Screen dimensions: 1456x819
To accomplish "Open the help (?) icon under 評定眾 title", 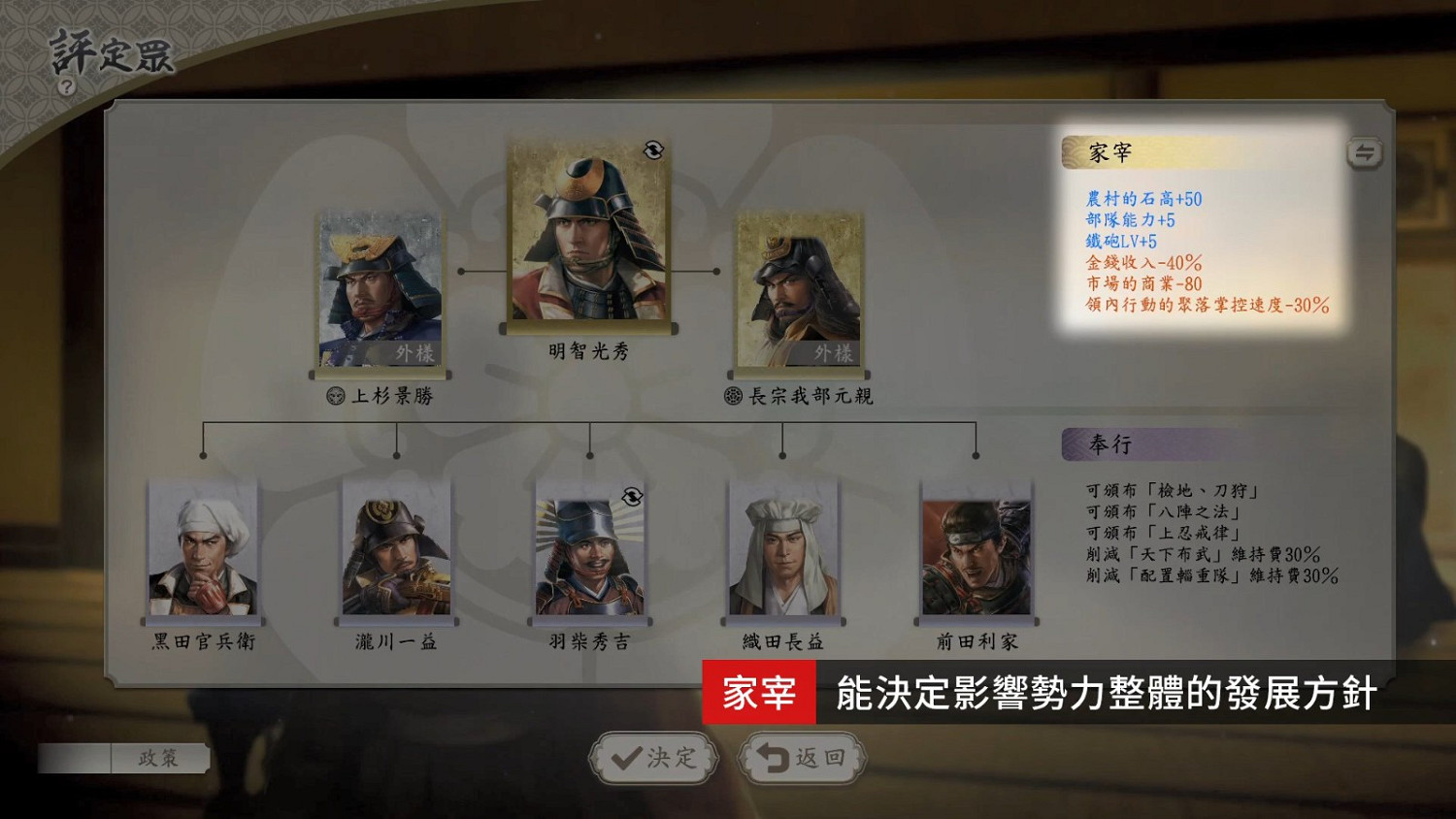I will 66,86.
